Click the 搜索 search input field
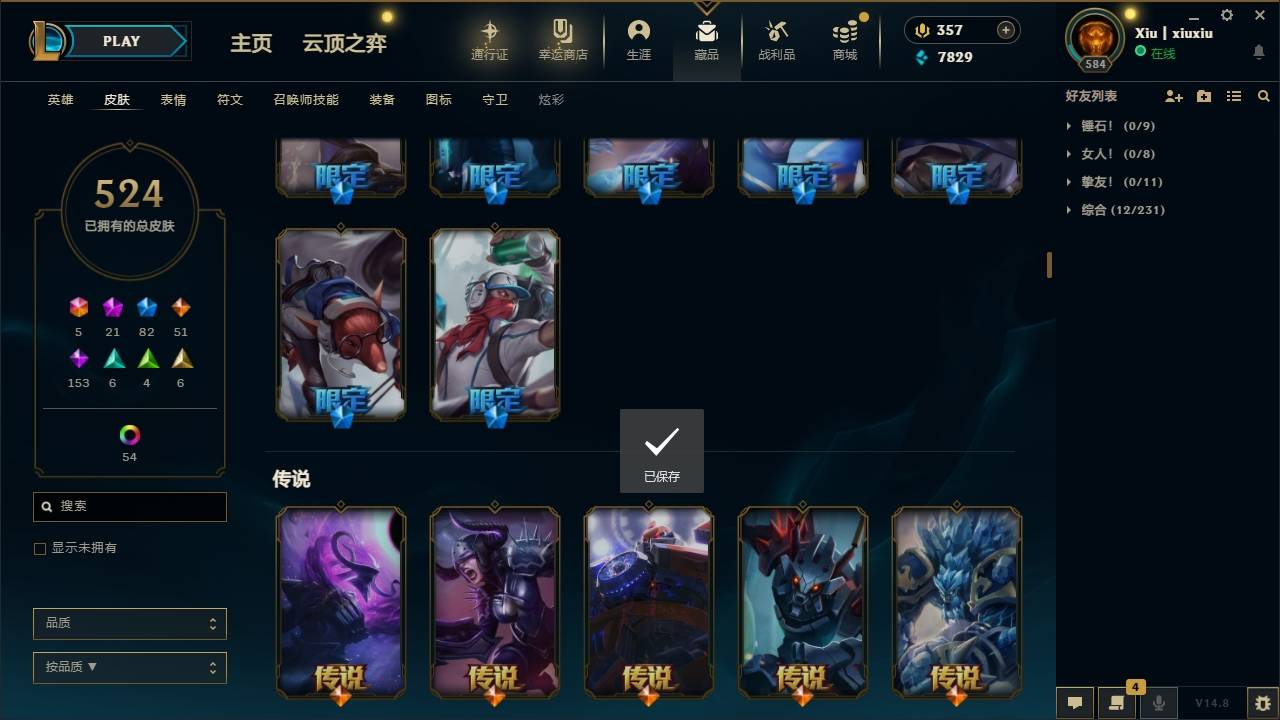Image resolution: width=1280 pixels, height=720 pixels. click(129, 507)
